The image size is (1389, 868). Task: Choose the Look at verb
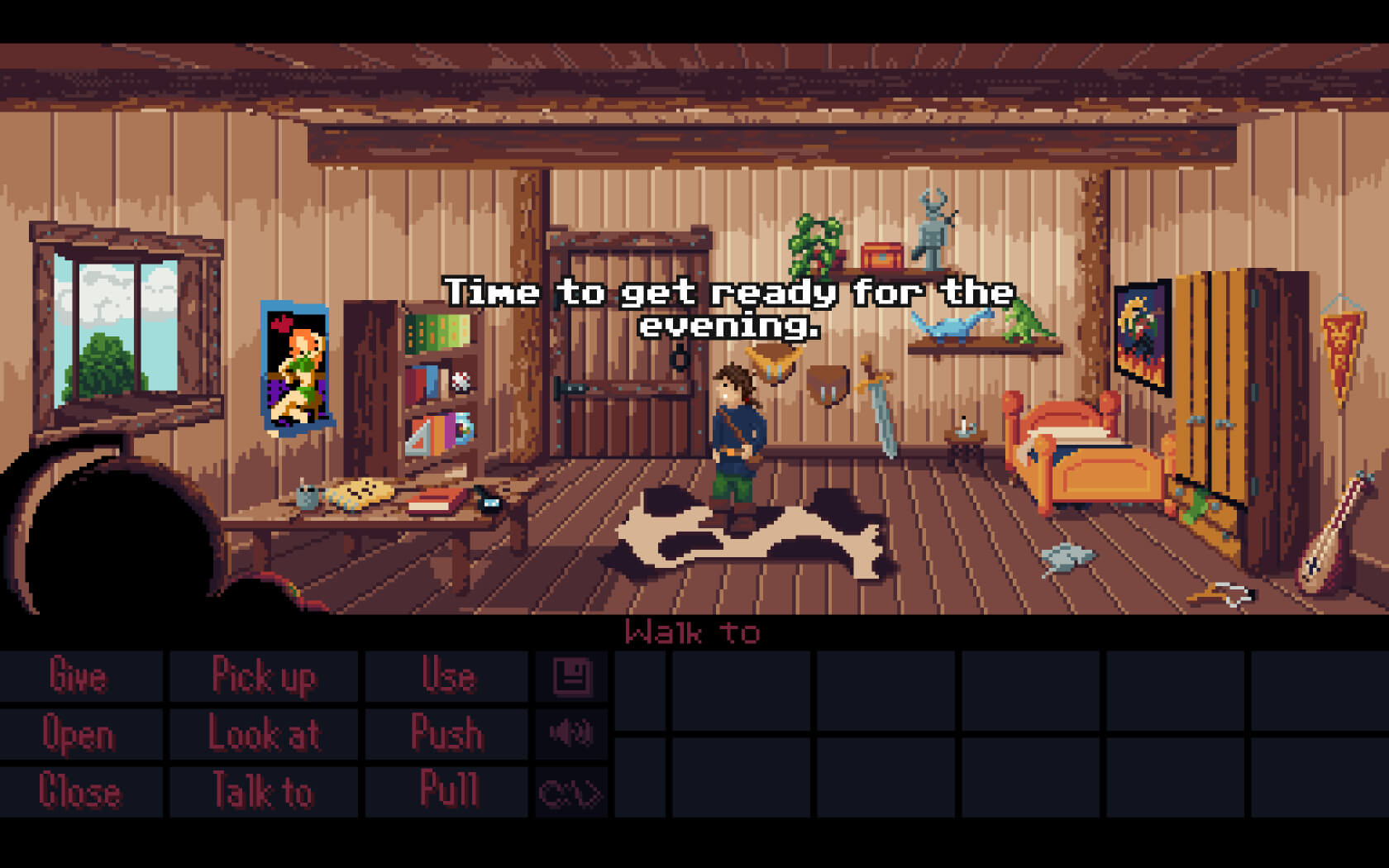264,733
